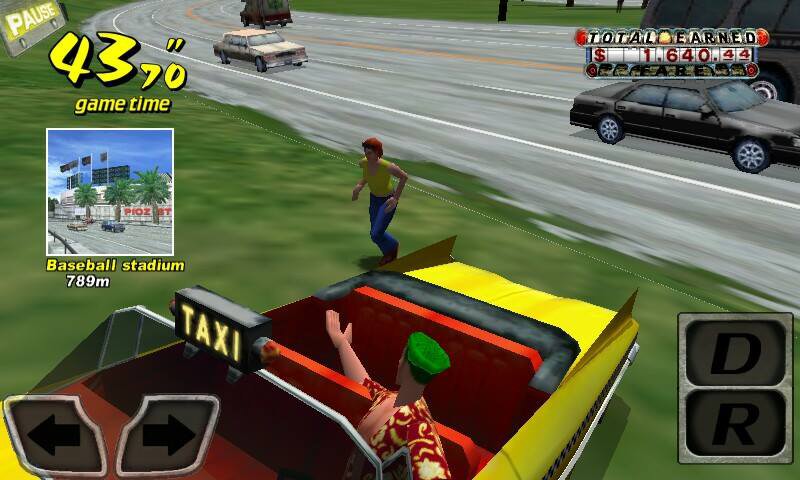Shift into Reverse with the R button
The height and width of the screenshot is (480, 800).
point(738,427)
